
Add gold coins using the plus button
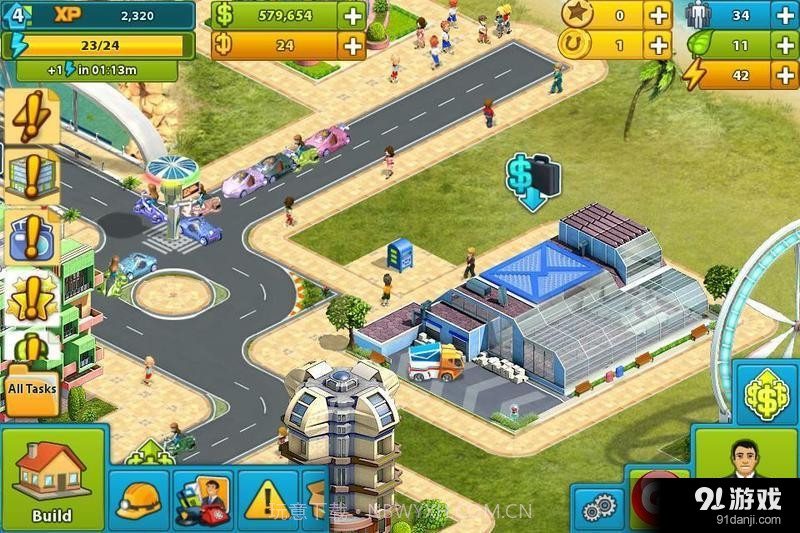pyautogui.click(x=352, y=46)
